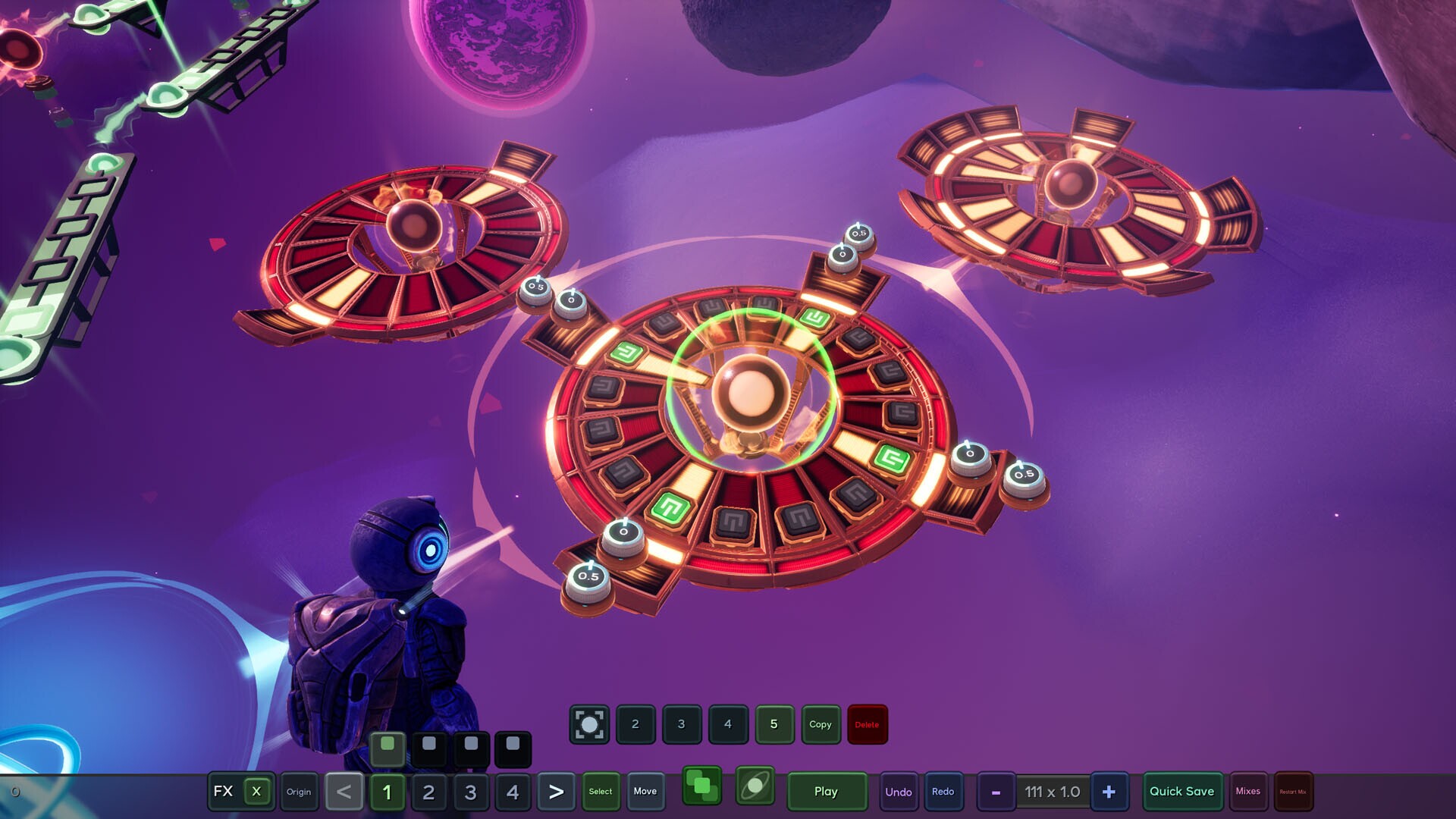Viewport: 1456px width, 819px height.
Task: Click the planet orbit icon
Action: click(x=755, y=786)
